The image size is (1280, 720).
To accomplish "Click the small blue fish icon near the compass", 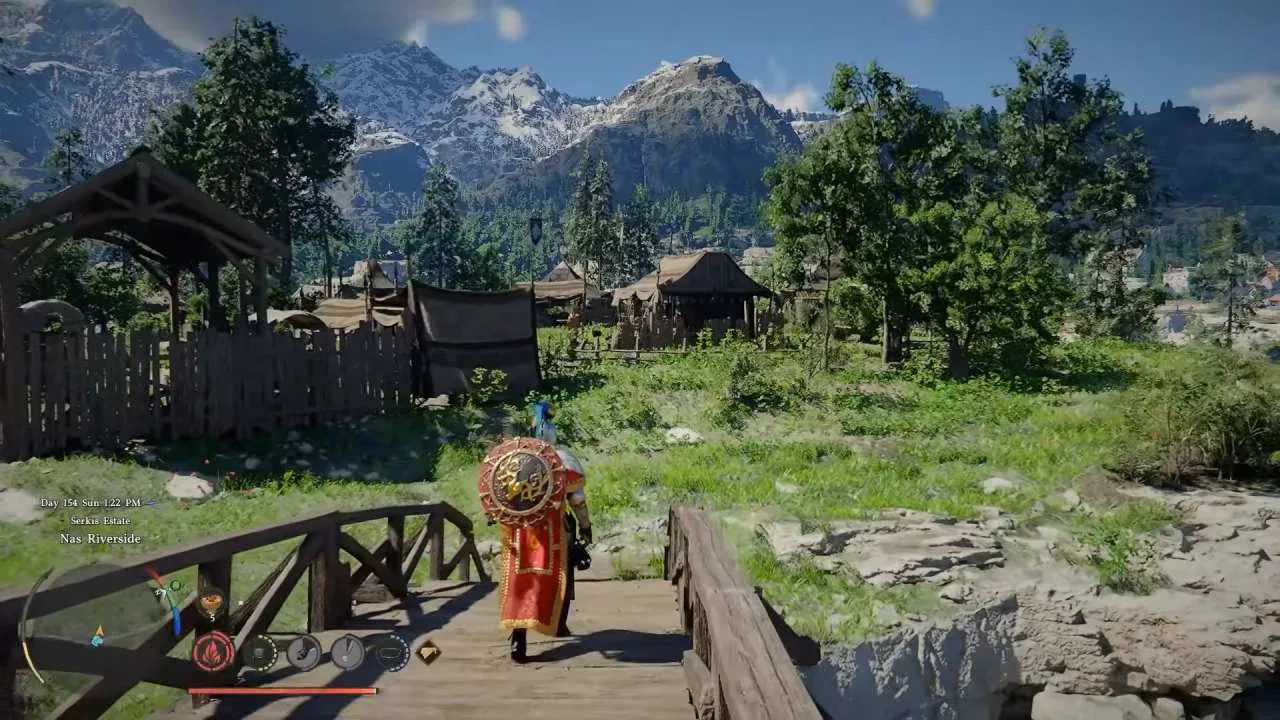I will pos(96,641).
